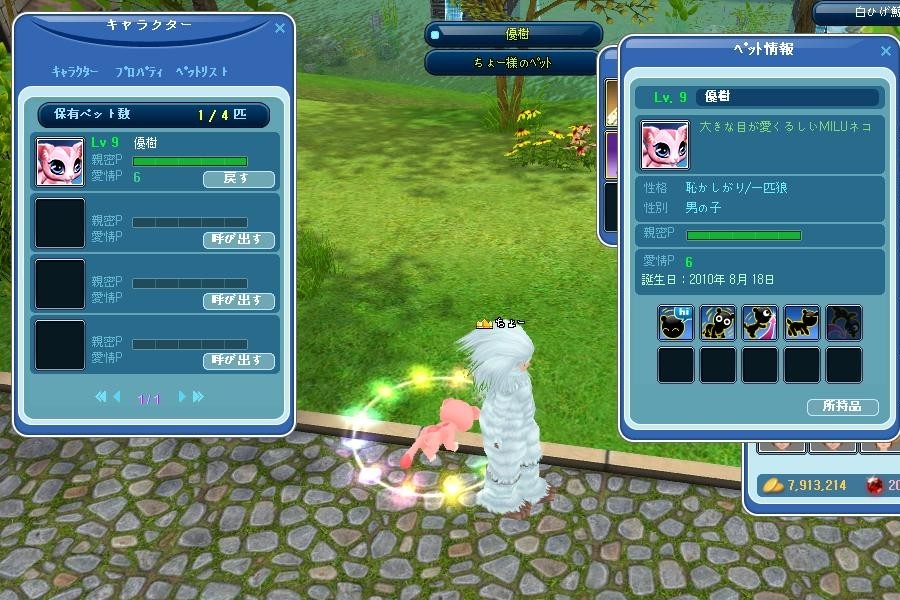Select the 優樹 target name bar
Screen dimensions: 900x600
tap(514, 35)
